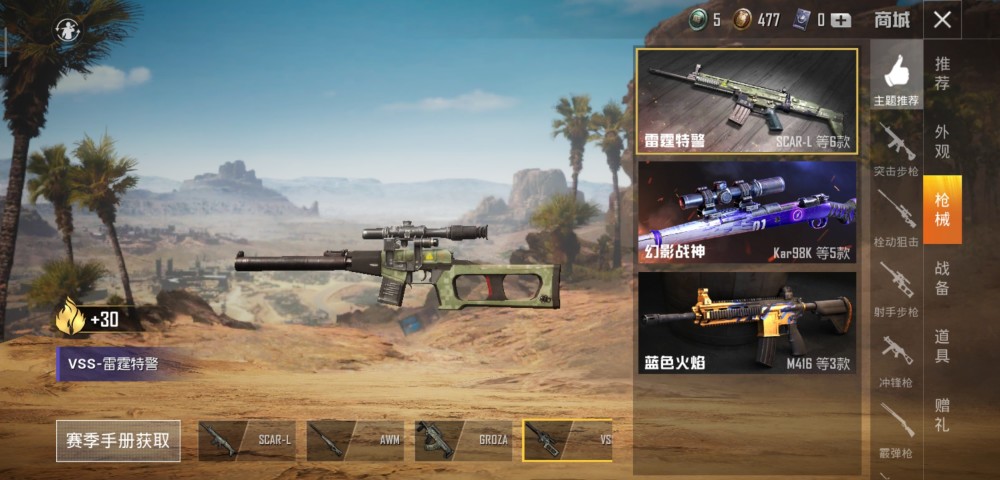Open the 推荐 (Recommended) tab
The image size is (1000, 480).
coord(942,73)
